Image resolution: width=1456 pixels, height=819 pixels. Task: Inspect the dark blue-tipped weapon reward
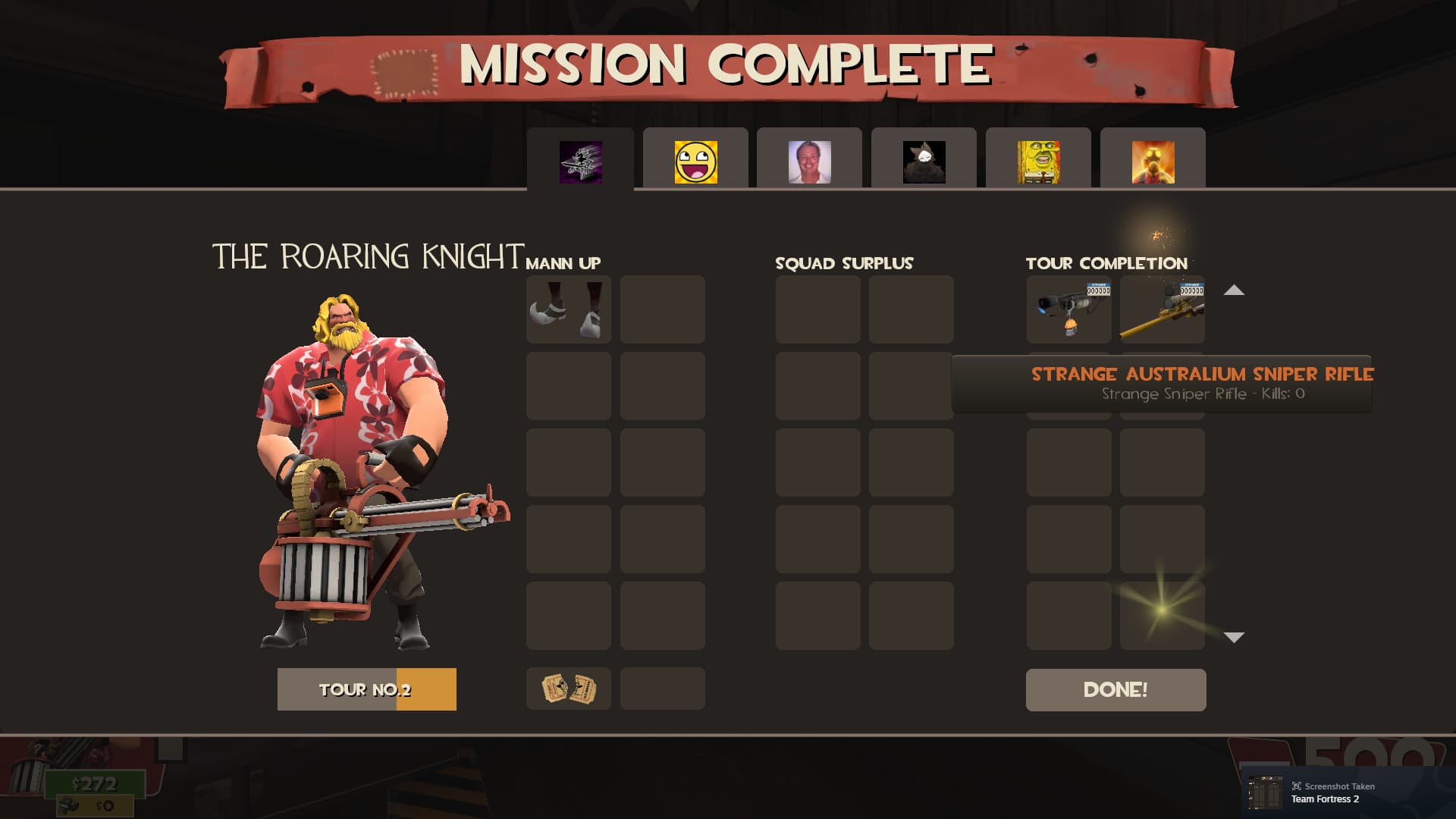point(1068,309)
